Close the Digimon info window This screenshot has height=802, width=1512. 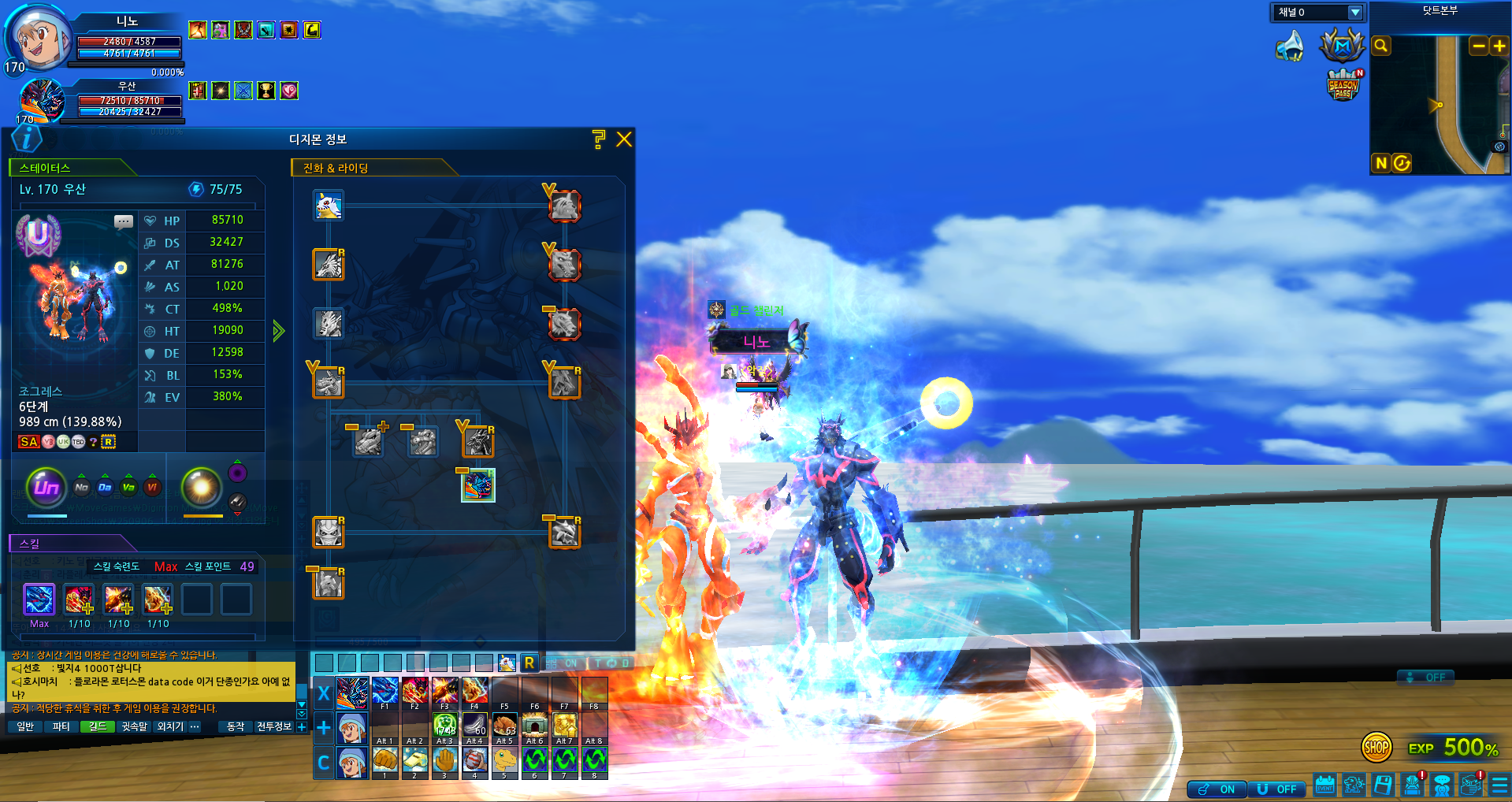(624, 139)
